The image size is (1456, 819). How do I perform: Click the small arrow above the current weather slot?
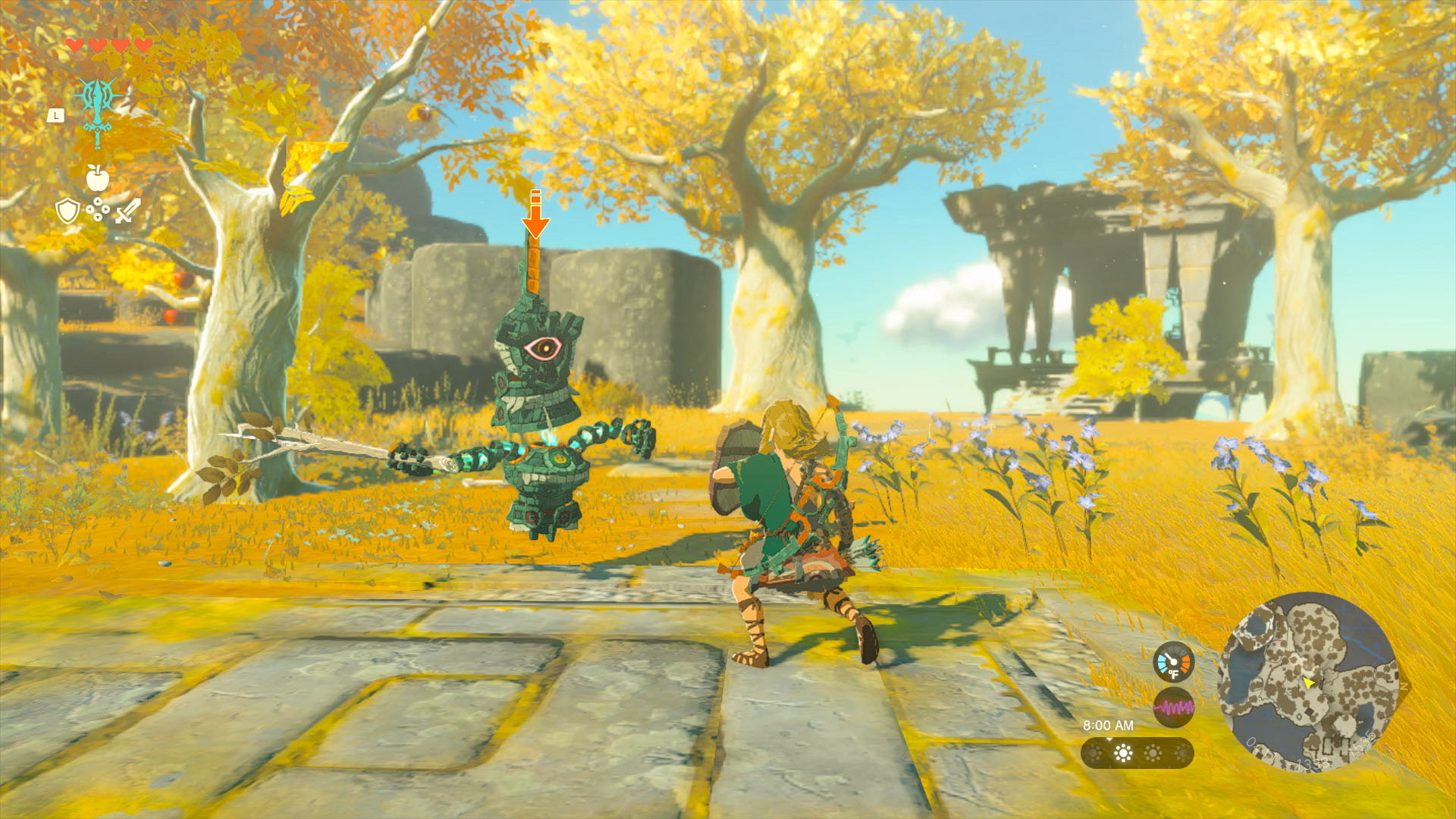tap(1110, 741)
